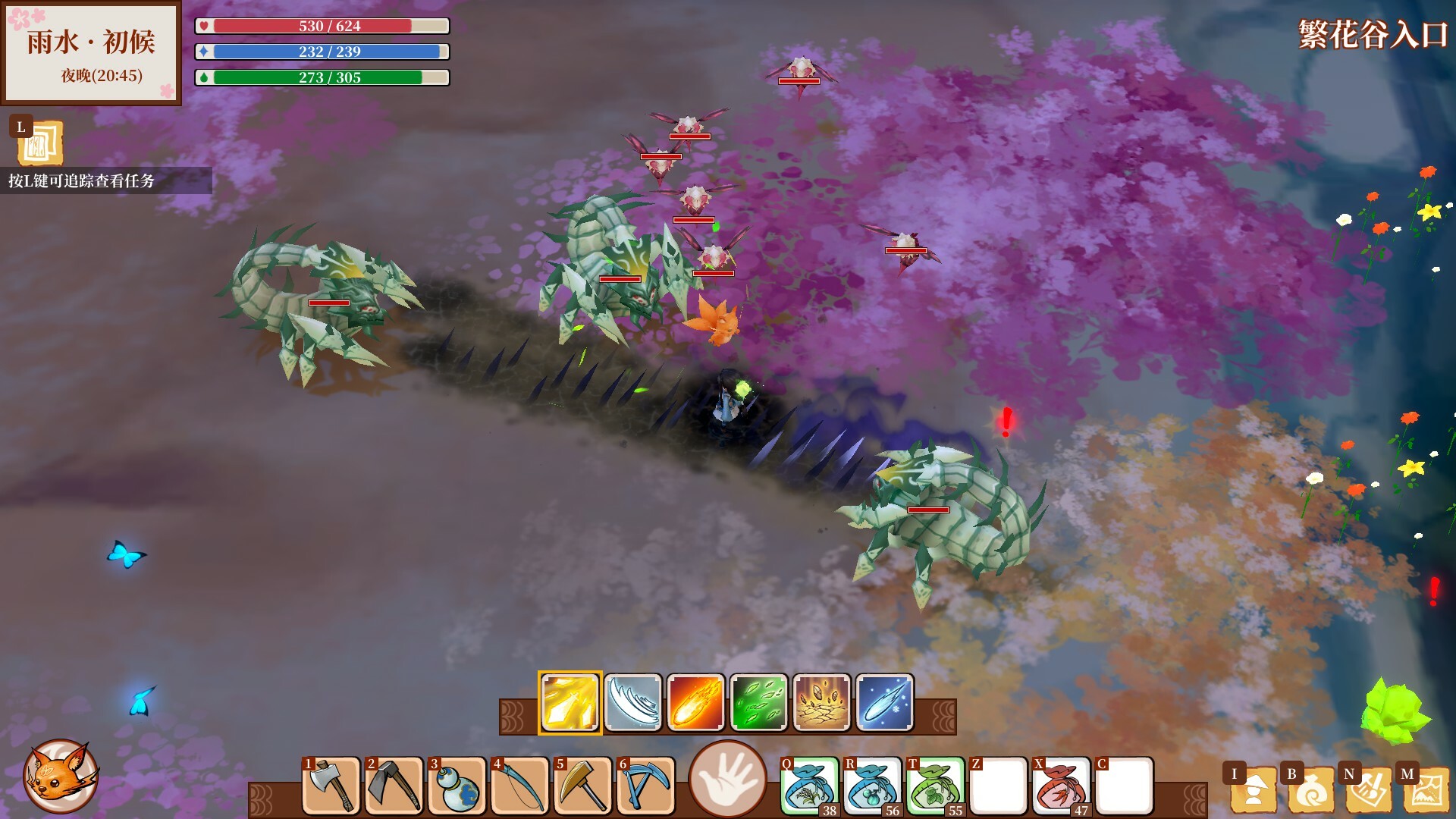
Task: Cast the blue ice comet skill
Action: [885, 702]
